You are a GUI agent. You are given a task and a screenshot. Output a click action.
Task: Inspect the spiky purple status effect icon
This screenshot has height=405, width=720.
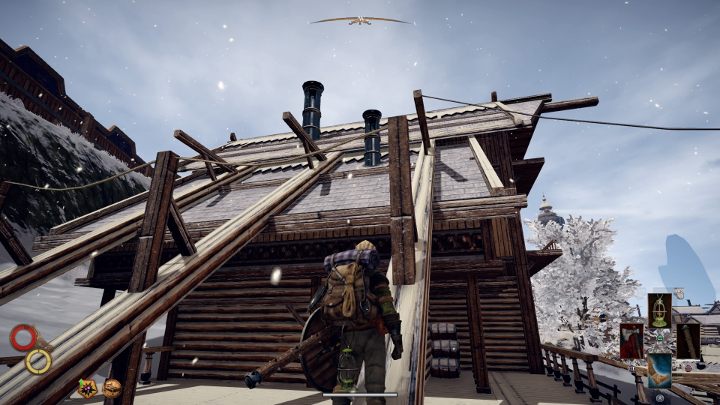pyautogui.click(x=87, y=388)
